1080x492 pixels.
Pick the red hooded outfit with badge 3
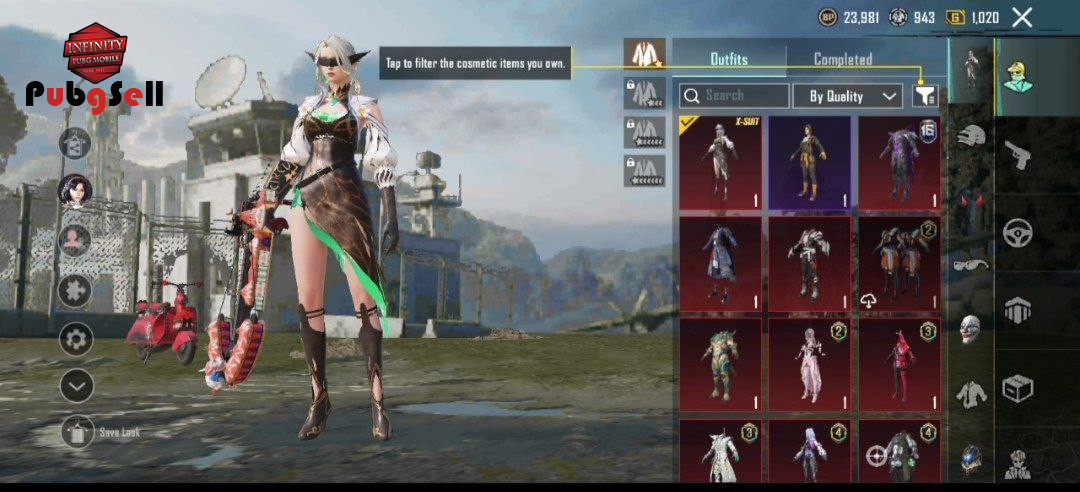point(898,364)
